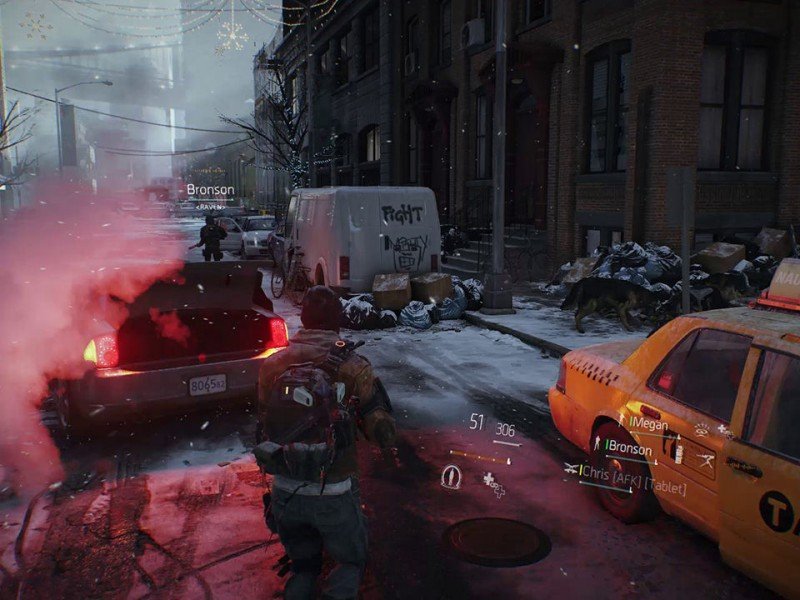Click the eye-shaped skill icon beside Megan
Image resolution: width=800 pixels, height=600 pixels.
701,430
